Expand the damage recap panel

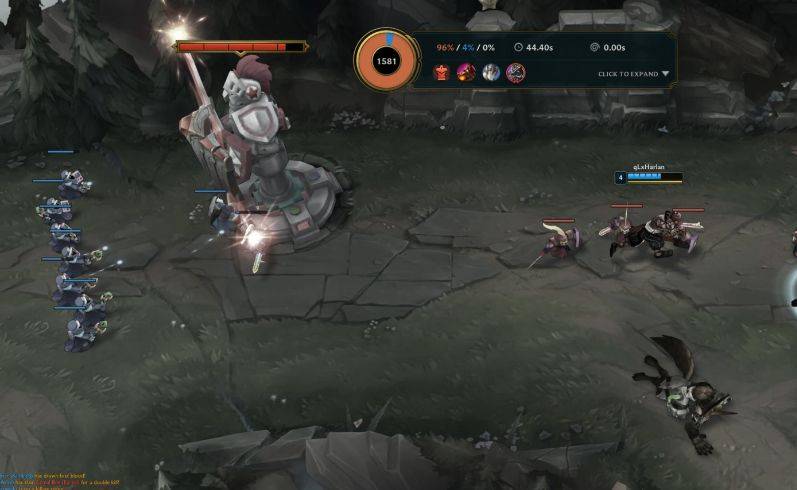[633, 74]
